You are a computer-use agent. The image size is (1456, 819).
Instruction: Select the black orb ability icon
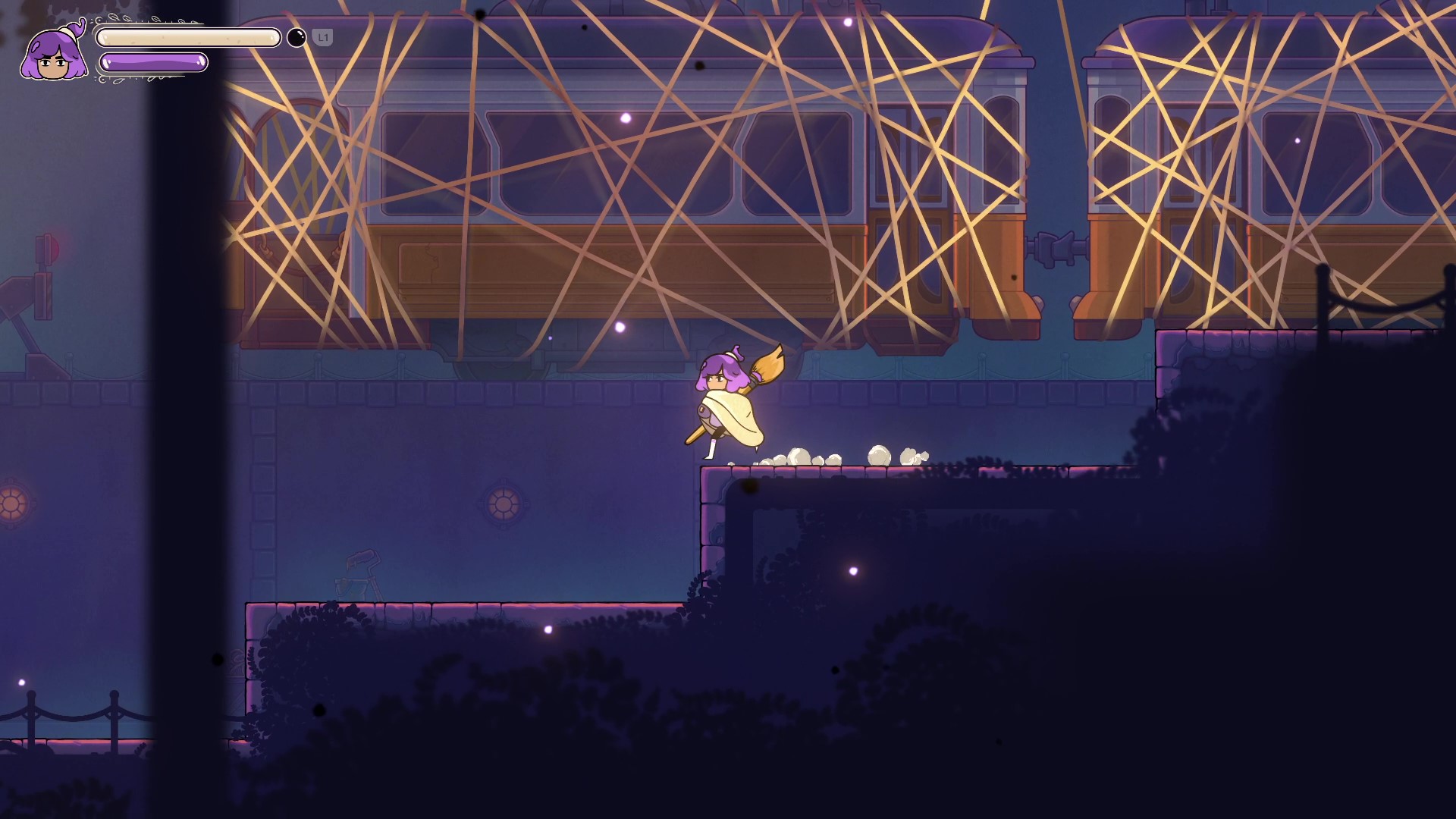point(297,37)
